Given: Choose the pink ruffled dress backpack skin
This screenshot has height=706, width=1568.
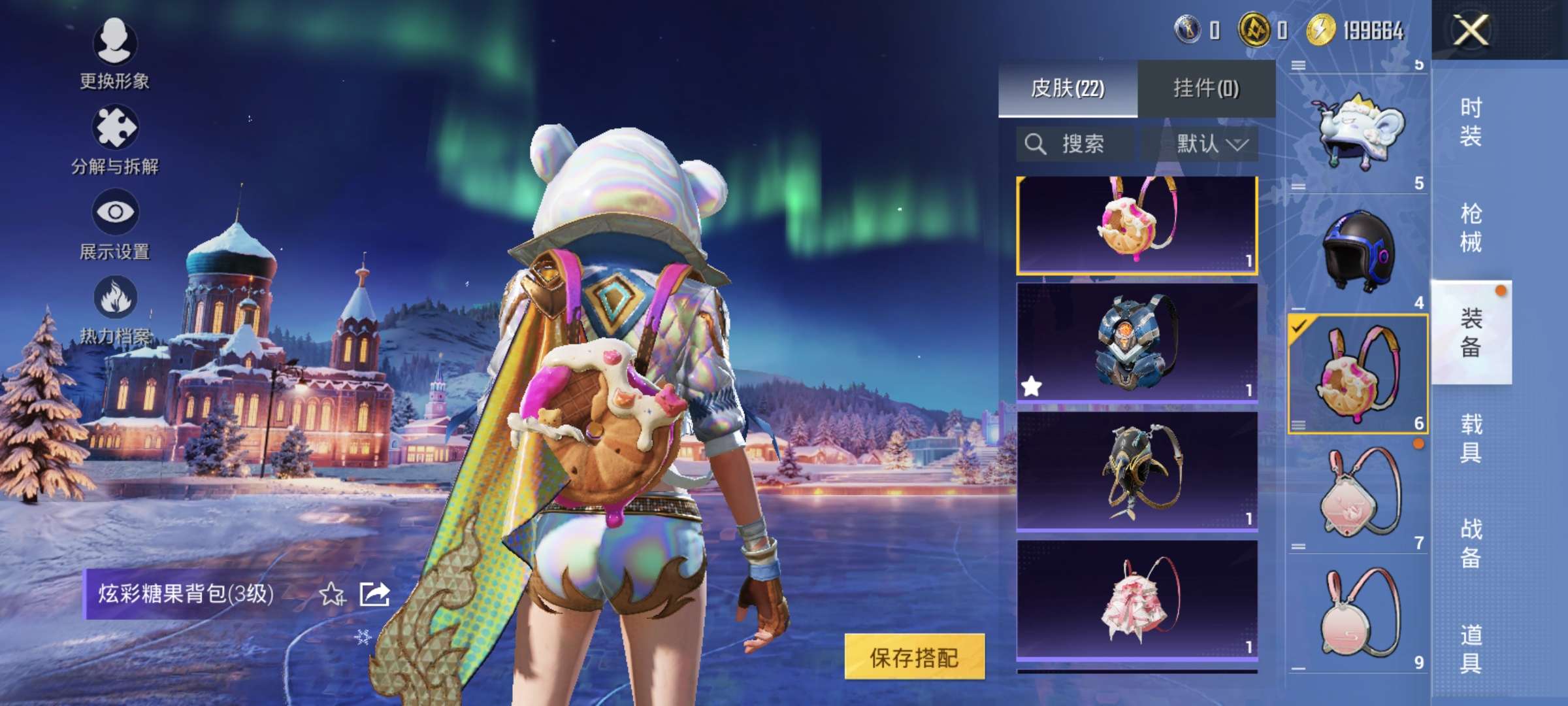Looking at the screenshot, I should tap(1137, 599).
